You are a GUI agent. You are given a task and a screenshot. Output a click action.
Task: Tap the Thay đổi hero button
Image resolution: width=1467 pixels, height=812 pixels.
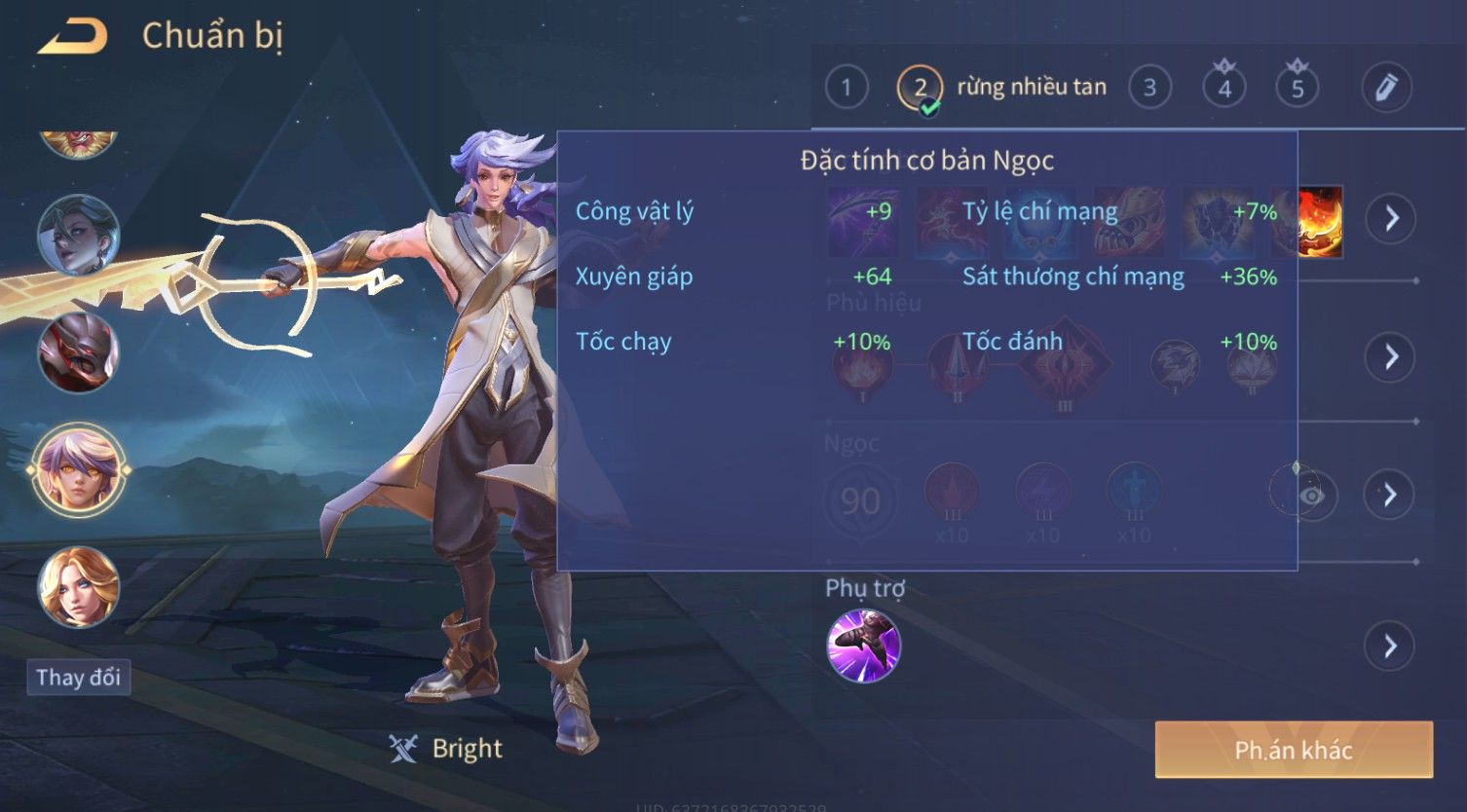click(x=78, y=678)
